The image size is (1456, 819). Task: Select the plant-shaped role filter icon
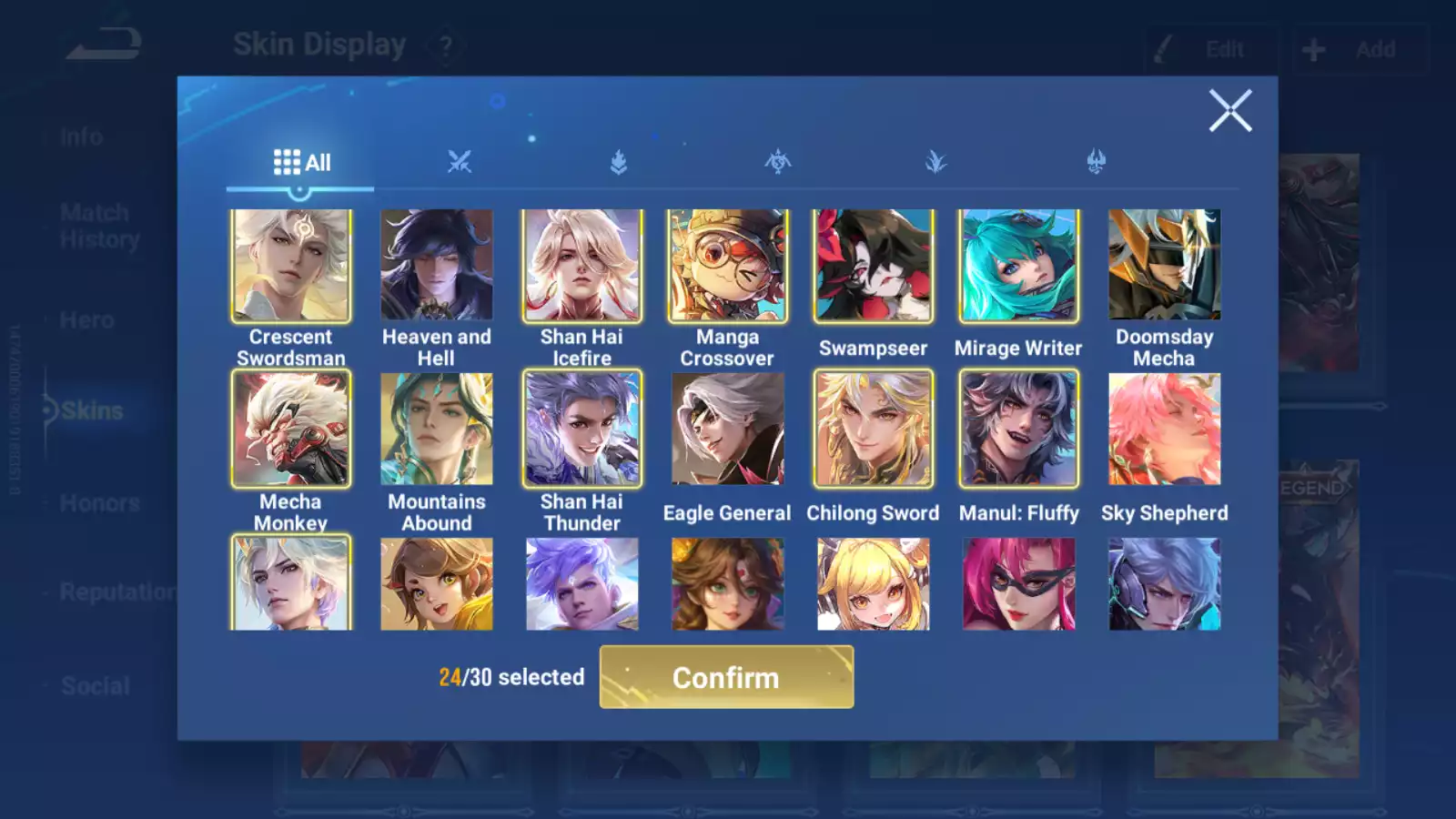click(x=936, y=162)
